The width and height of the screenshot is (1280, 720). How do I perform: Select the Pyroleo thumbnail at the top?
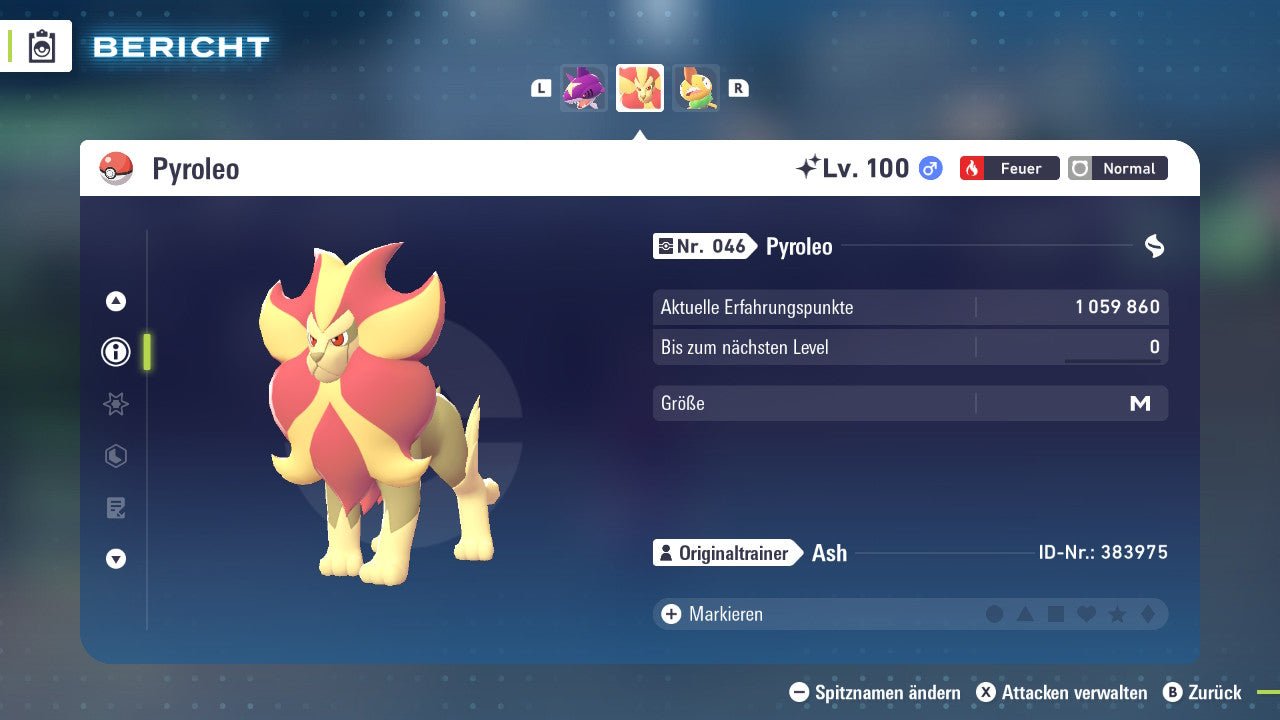639,88
